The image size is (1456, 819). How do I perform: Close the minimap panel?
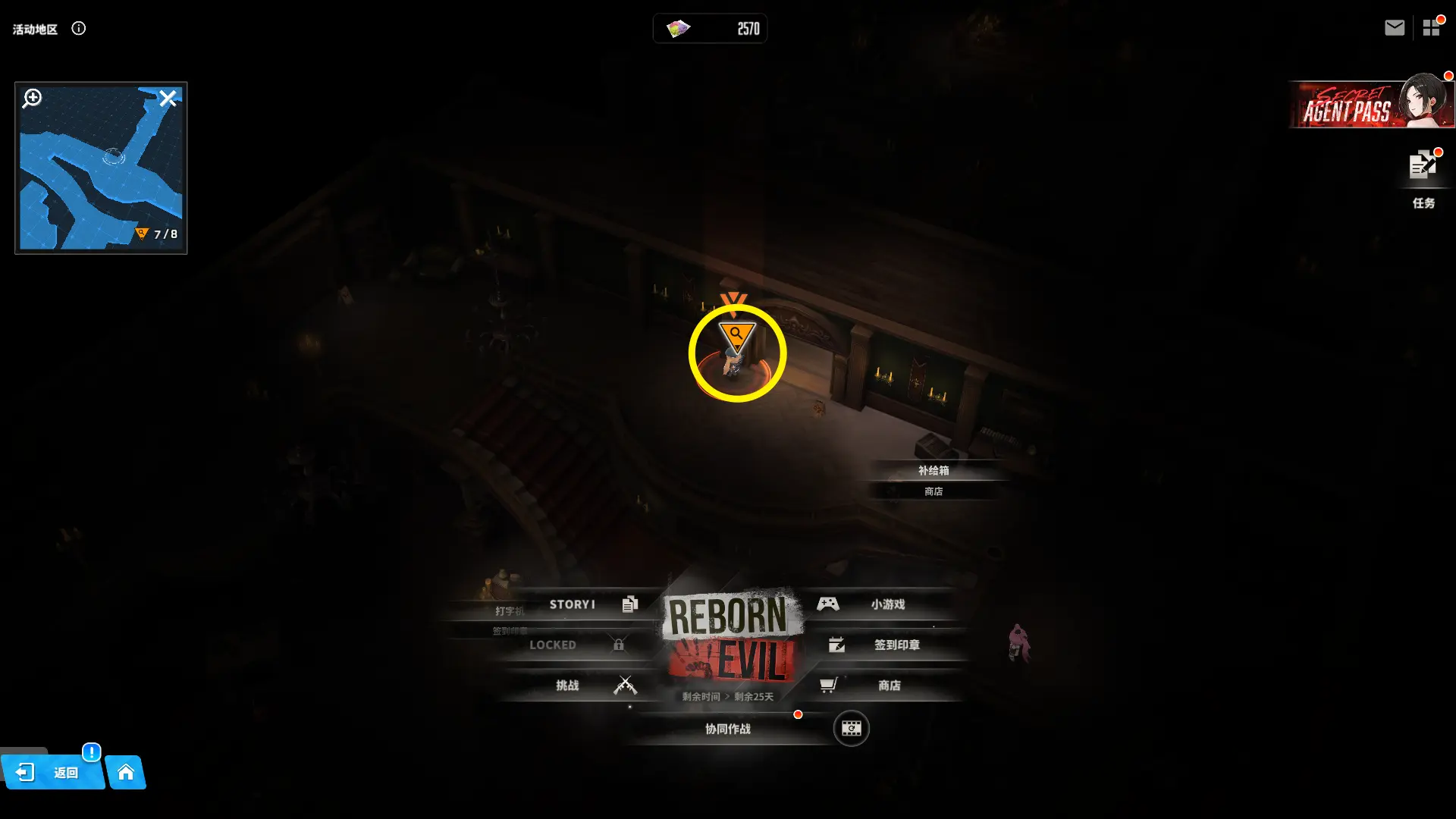point(168,98)
